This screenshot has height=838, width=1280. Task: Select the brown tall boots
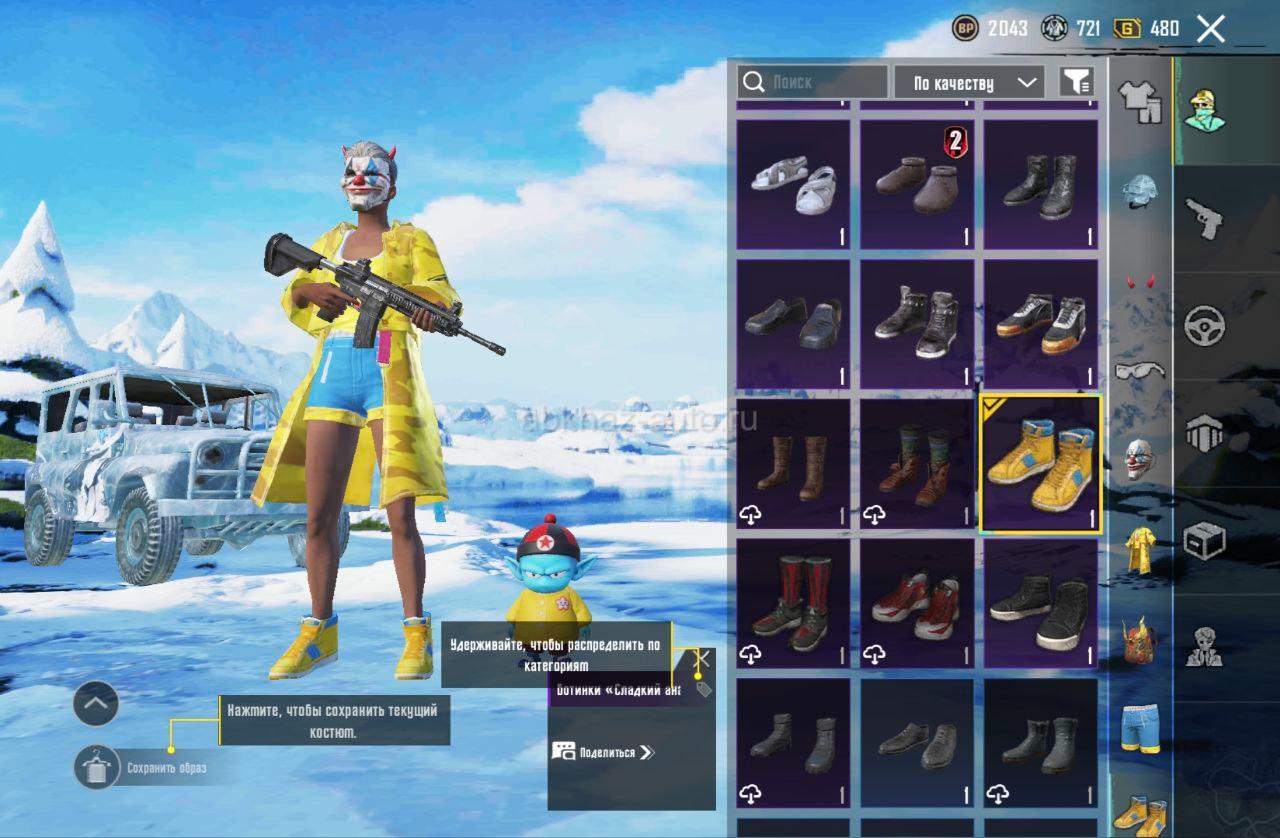793,464
